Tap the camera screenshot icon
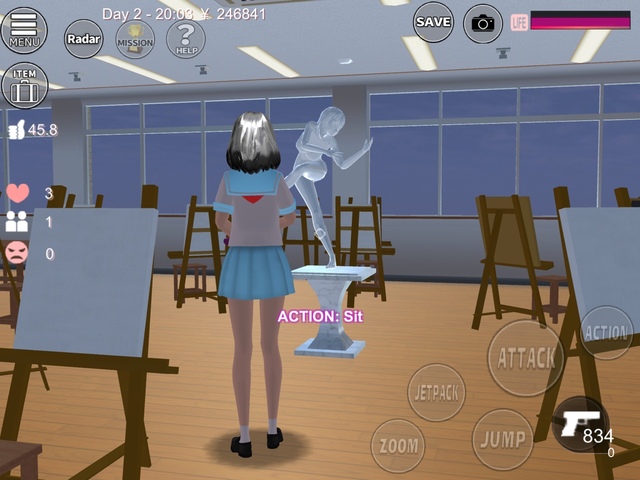 click(x=483, y=23)
